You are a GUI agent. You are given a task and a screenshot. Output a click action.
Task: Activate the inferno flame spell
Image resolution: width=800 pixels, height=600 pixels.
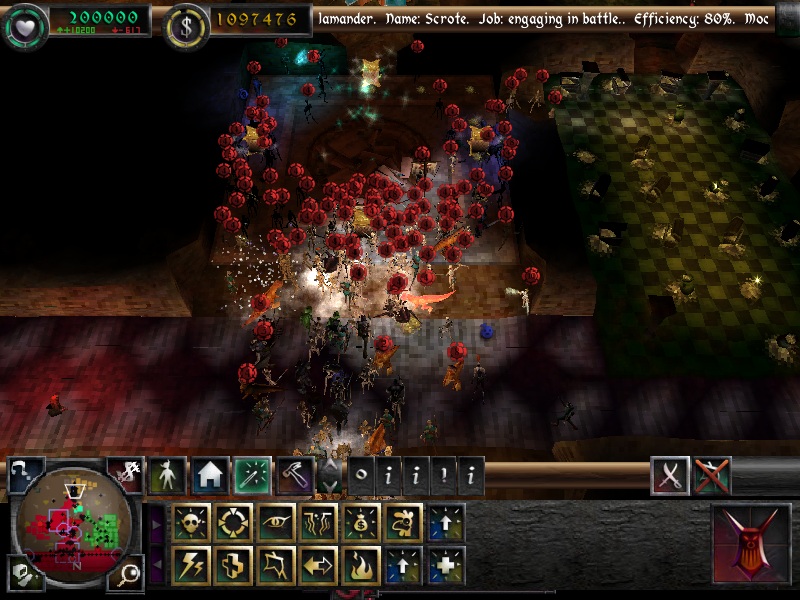pyautogui.click(x=361, y=565)
